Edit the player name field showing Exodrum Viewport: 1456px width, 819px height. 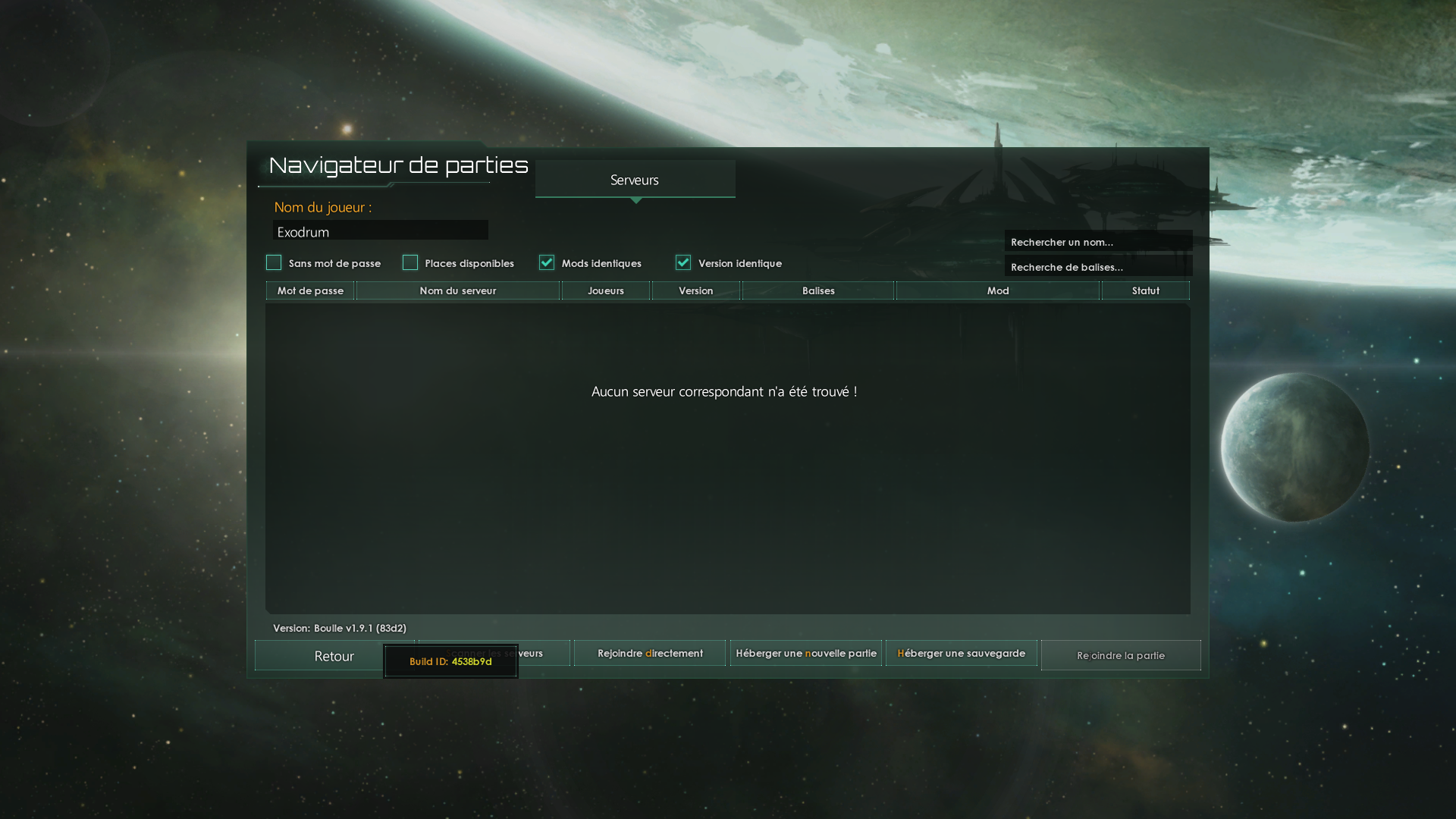380,231
